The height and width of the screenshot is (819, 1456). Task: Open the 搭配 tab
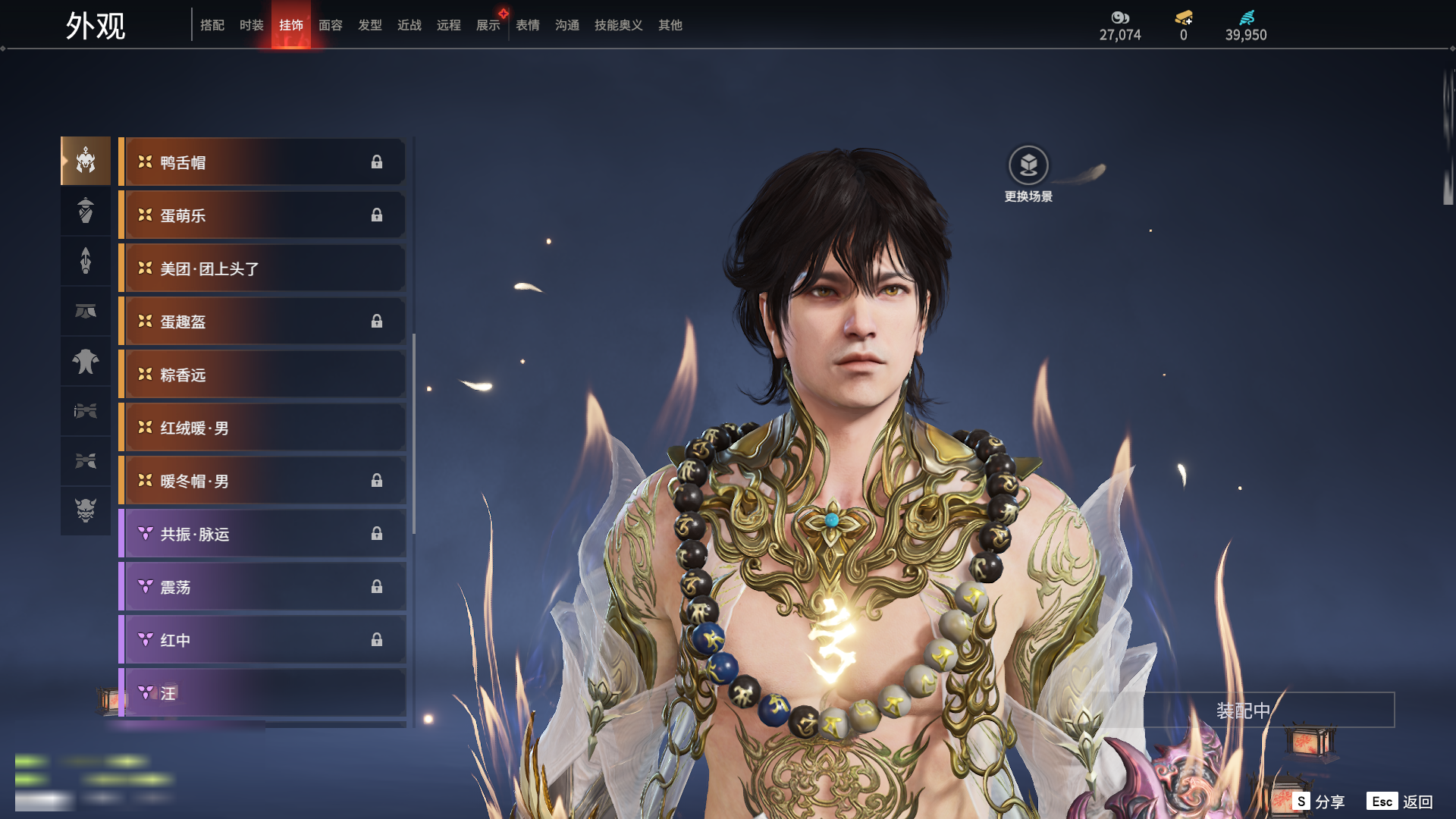(212, 25)
